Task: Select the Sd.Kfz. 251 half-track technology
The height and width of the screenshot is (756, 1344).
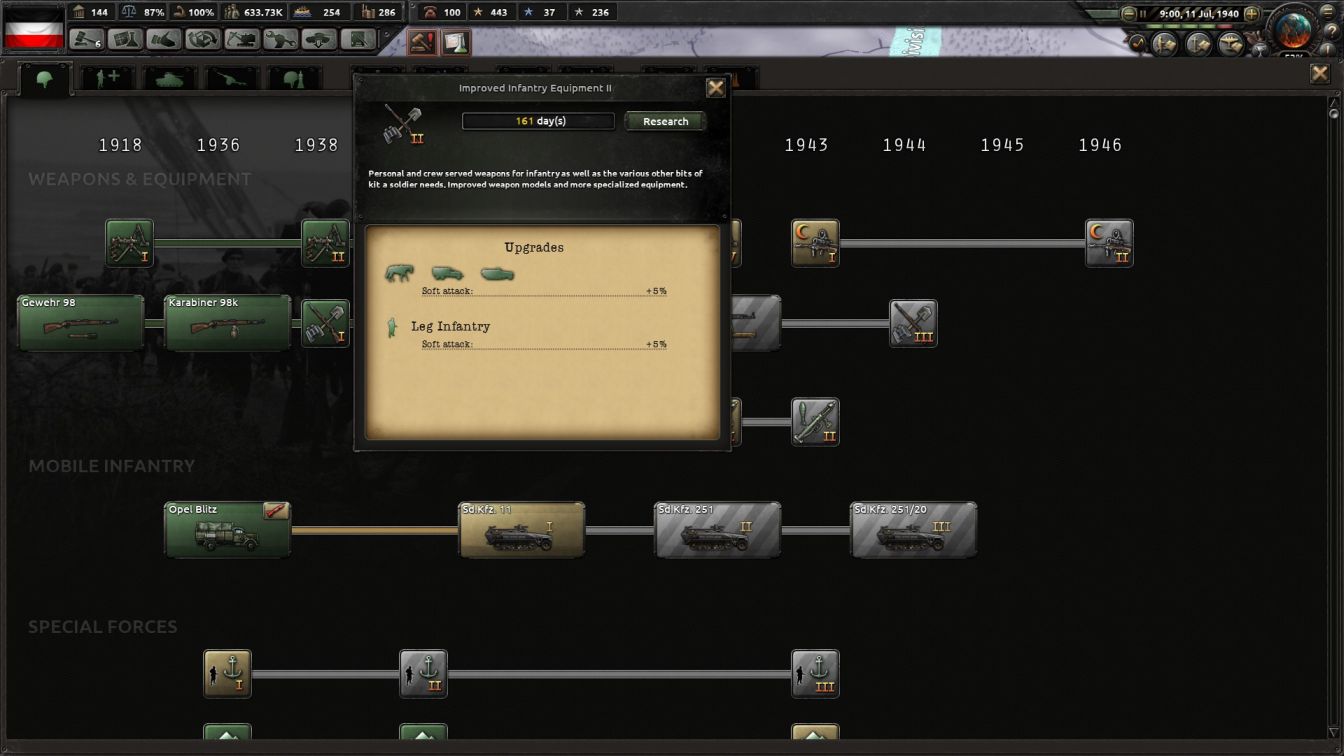Action: (716, 529)
